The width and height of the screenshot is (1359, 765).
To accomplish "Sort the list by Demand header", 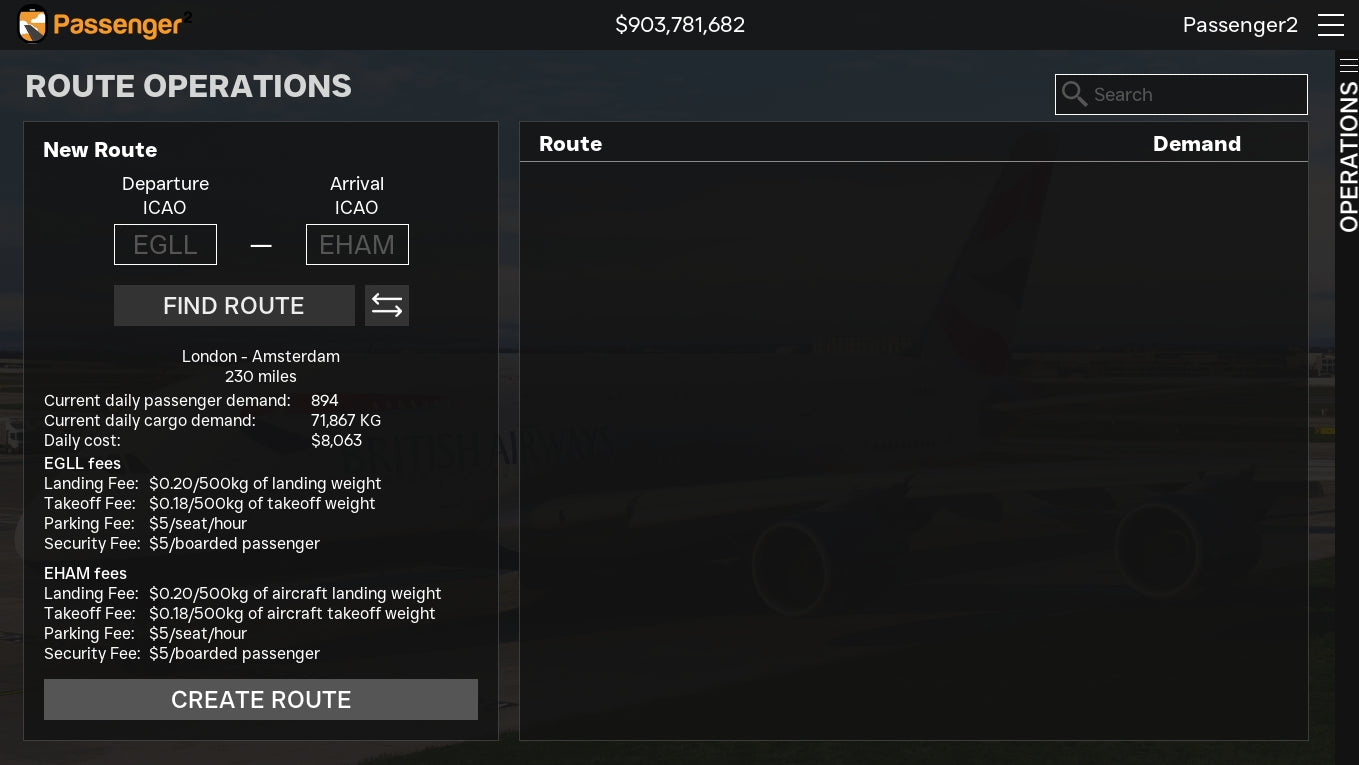I will click(x=1196, y=144).
